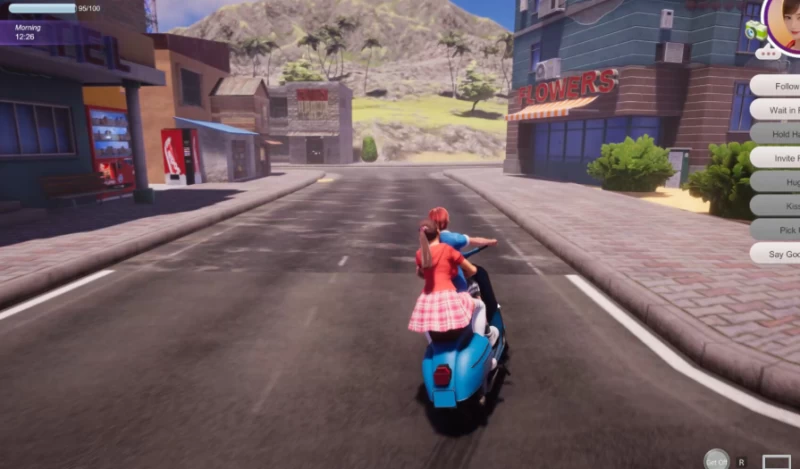Select the Kiss interaction
Viewport: 800px width, 469px height.
pyautogui.click(x=777, y=206)
